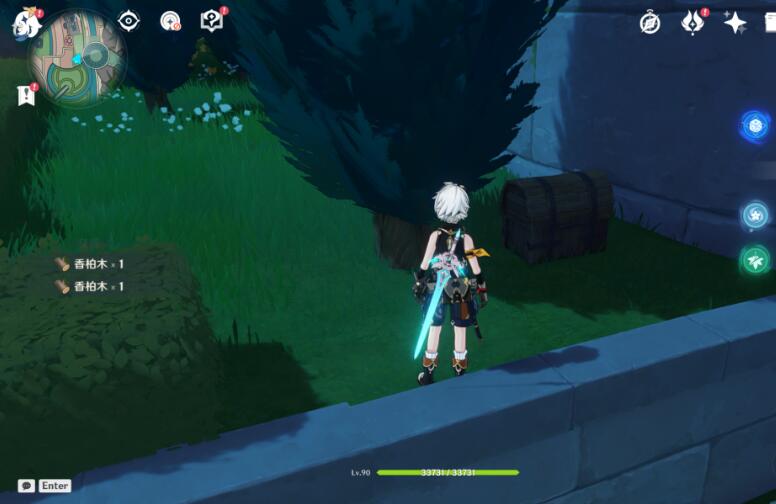Select the glowing blue cube orb
776x504 pixels.
click(755, 126)
